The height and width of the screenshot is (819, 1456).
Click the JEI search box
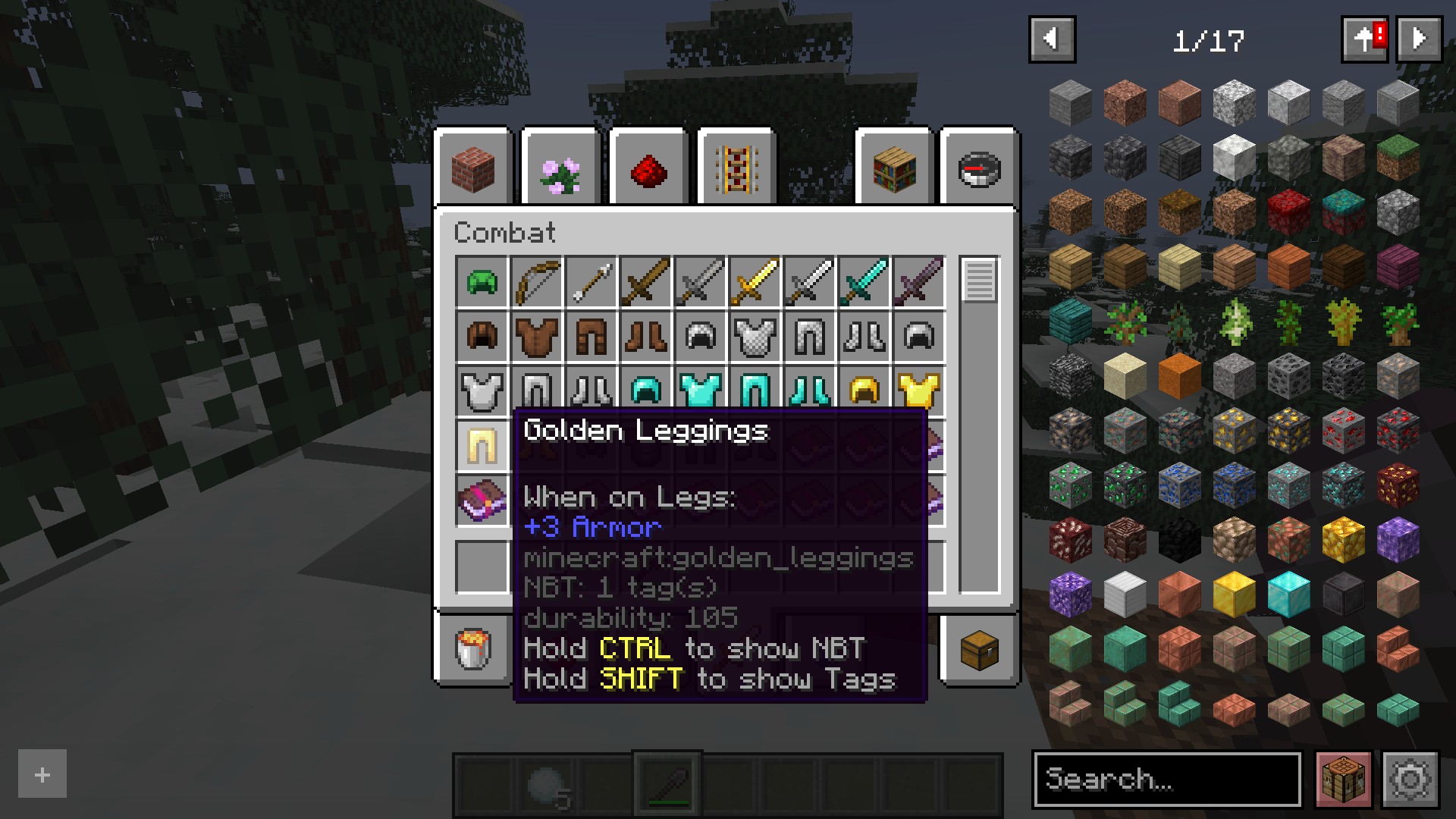click(1166, 779)
